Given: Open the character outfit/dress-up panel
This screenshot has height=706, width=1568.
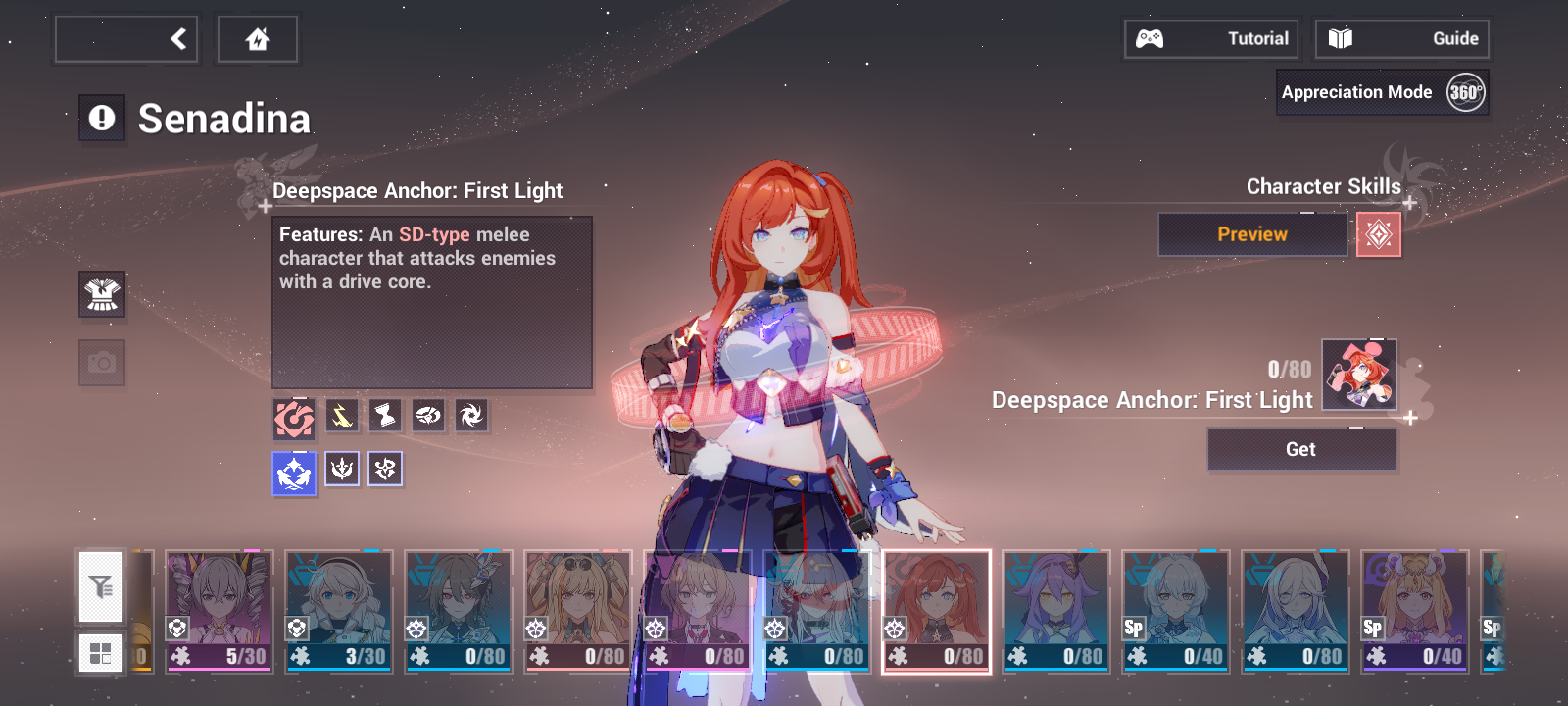Looking at the screenshot, I should [102, 295].
